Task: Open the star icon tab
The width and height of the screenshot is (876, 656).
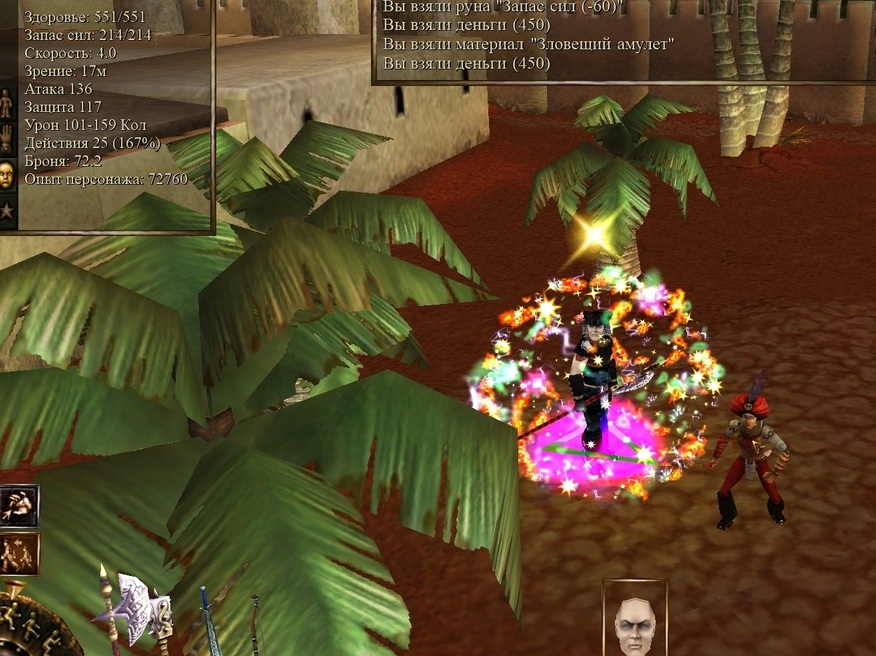Action: pyautogui.click(x=8, y=211)
